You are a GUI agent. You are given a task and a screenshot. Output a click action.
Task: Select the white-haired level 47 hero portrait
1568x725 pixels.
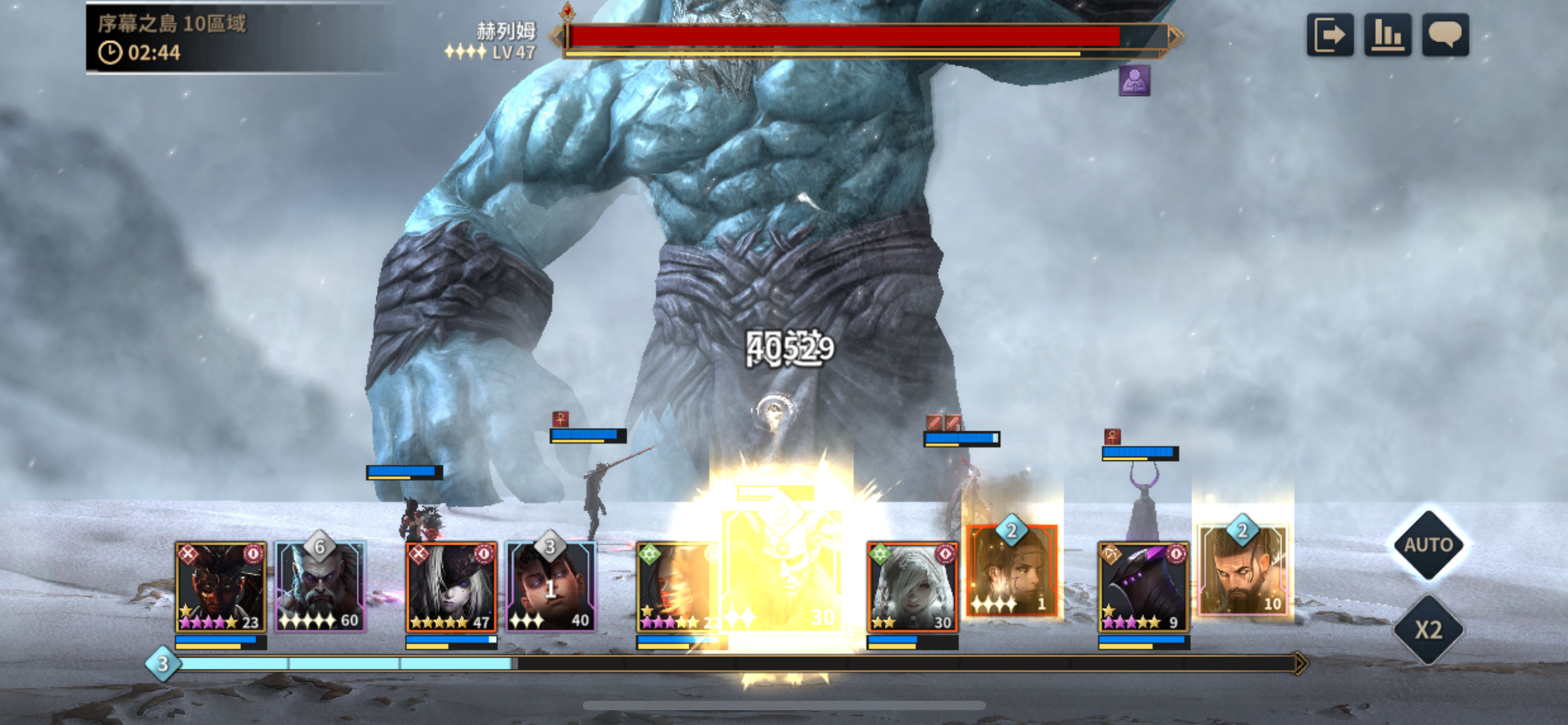[x=451, y=587]
